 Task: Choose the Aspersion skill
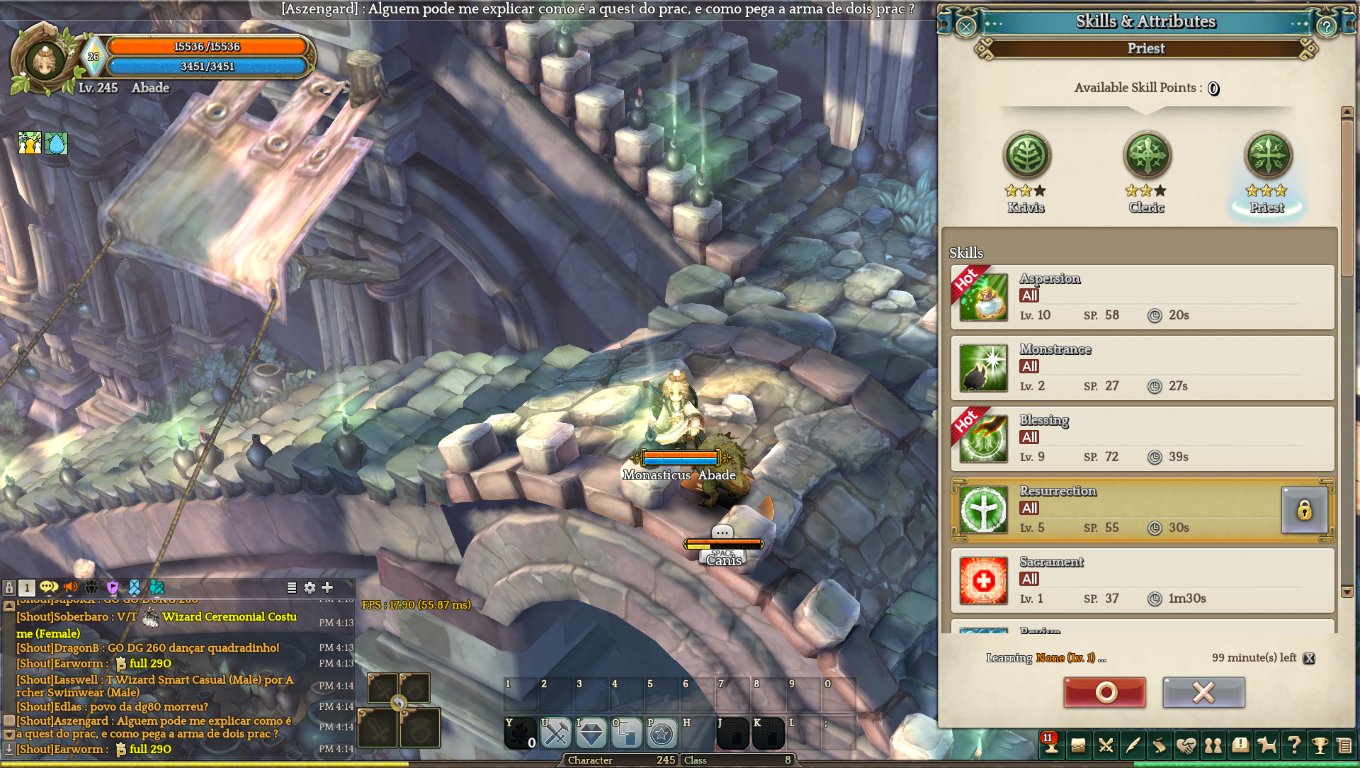tap(983, 297)
